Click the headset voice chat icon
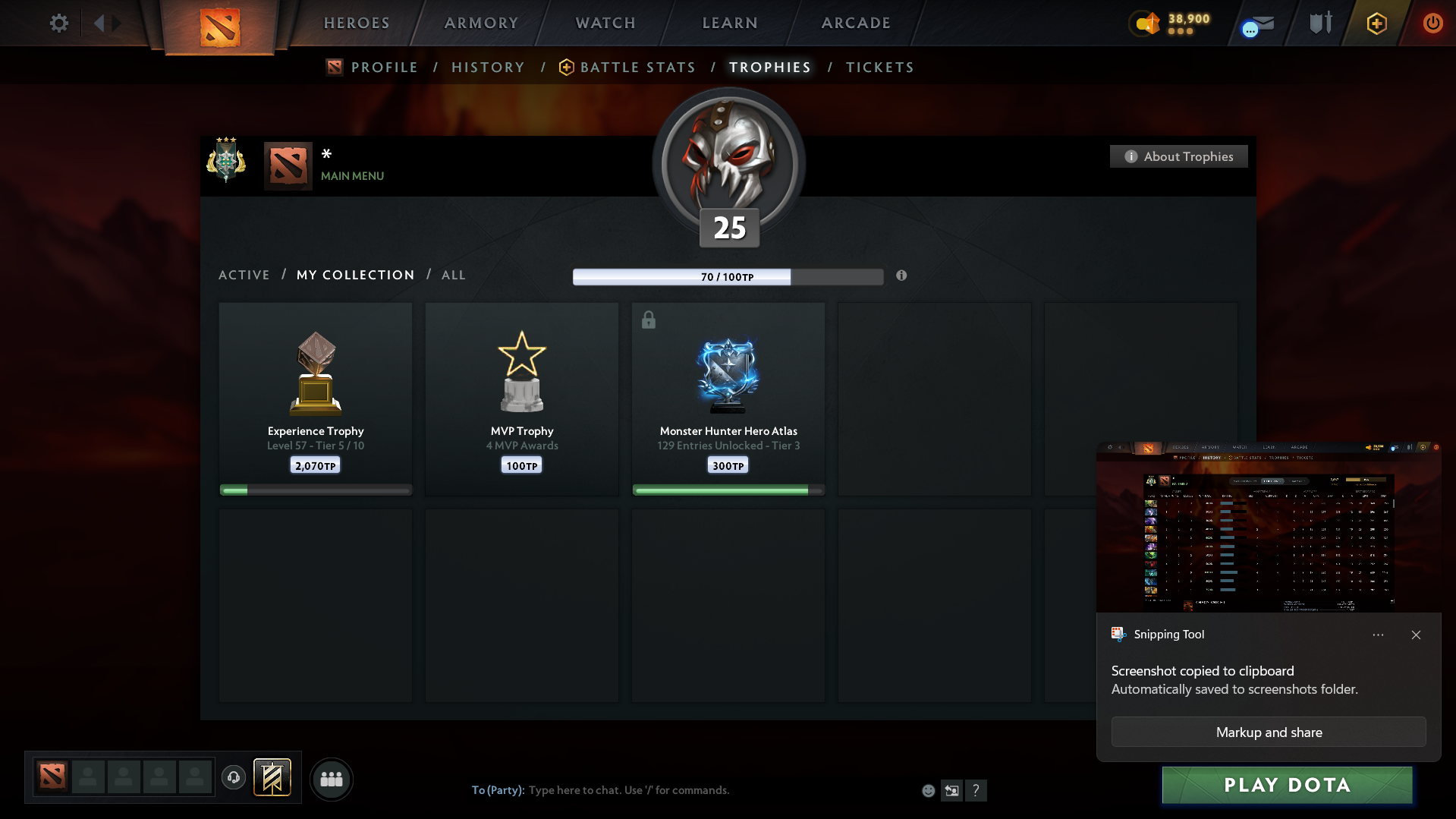Image resolution: width=1456 pixels, height=819 pixels. 233,777
